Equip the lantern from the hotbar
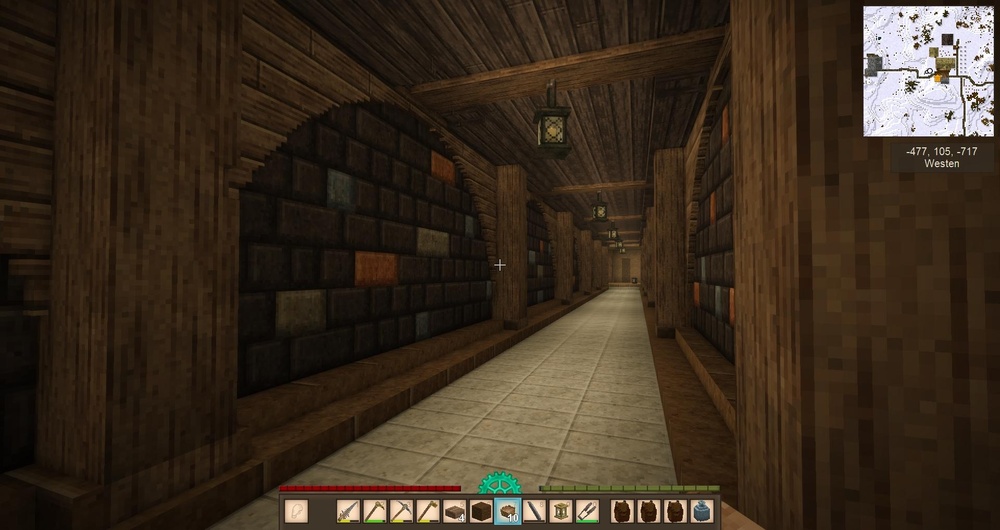1000x530 pixels. coord(561,511)
